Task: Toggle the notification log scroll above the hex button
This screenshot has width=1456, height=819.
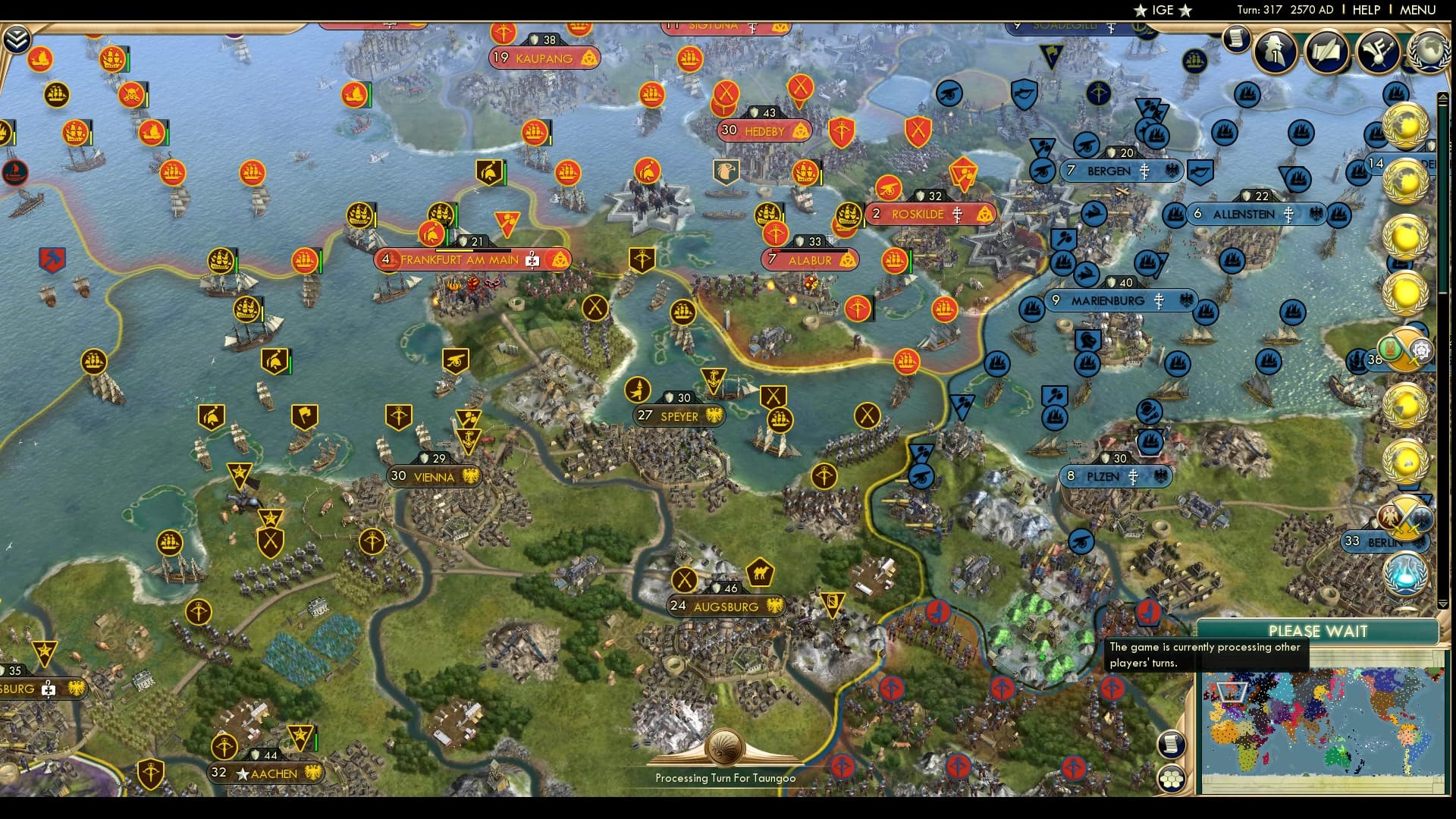Action: pos(1172,745)
